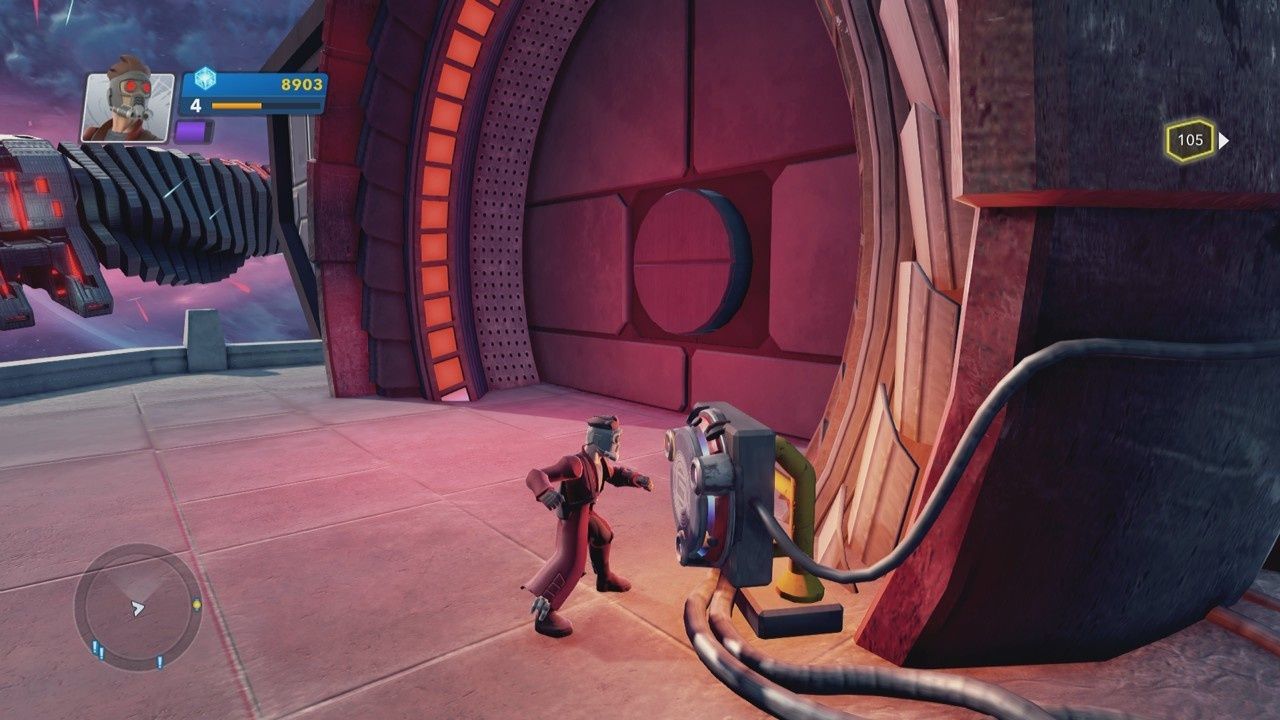Select the paired exclamation markers on minimap's left
Screen dimensions: 1280x720
click(x=98, y=648)
